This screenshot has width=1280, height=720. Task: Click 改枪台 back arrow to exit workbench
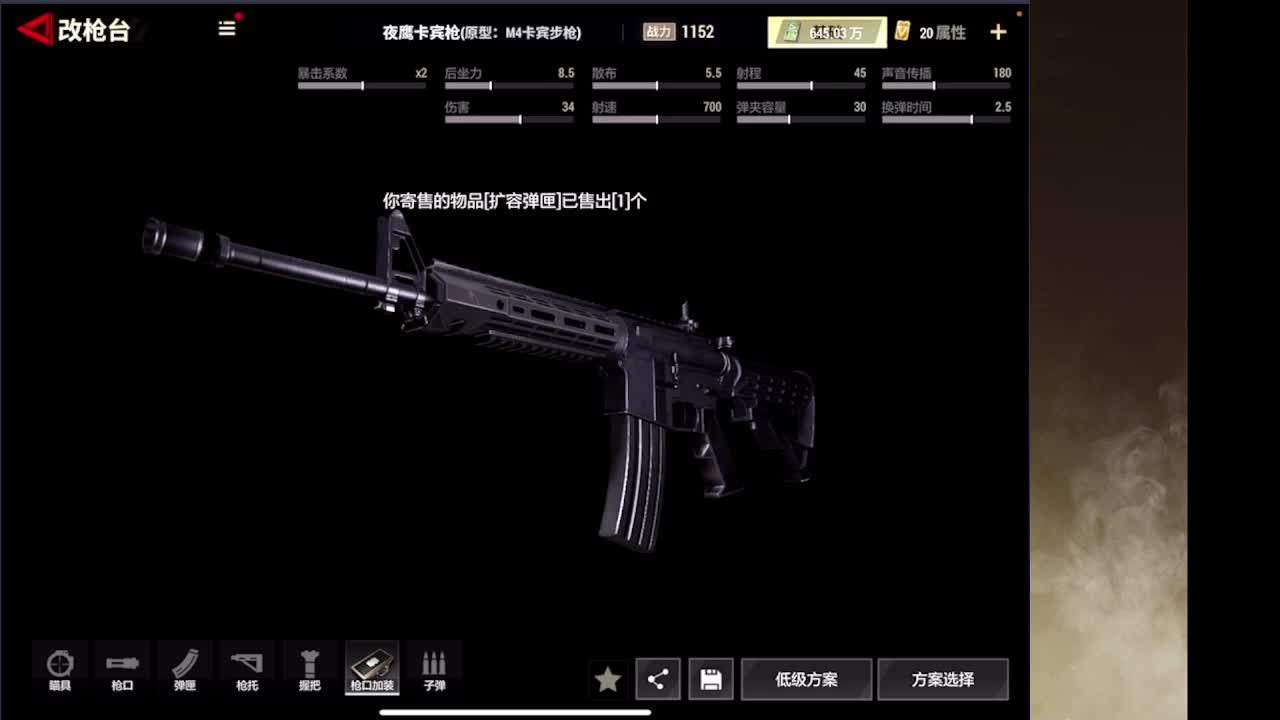35,29
